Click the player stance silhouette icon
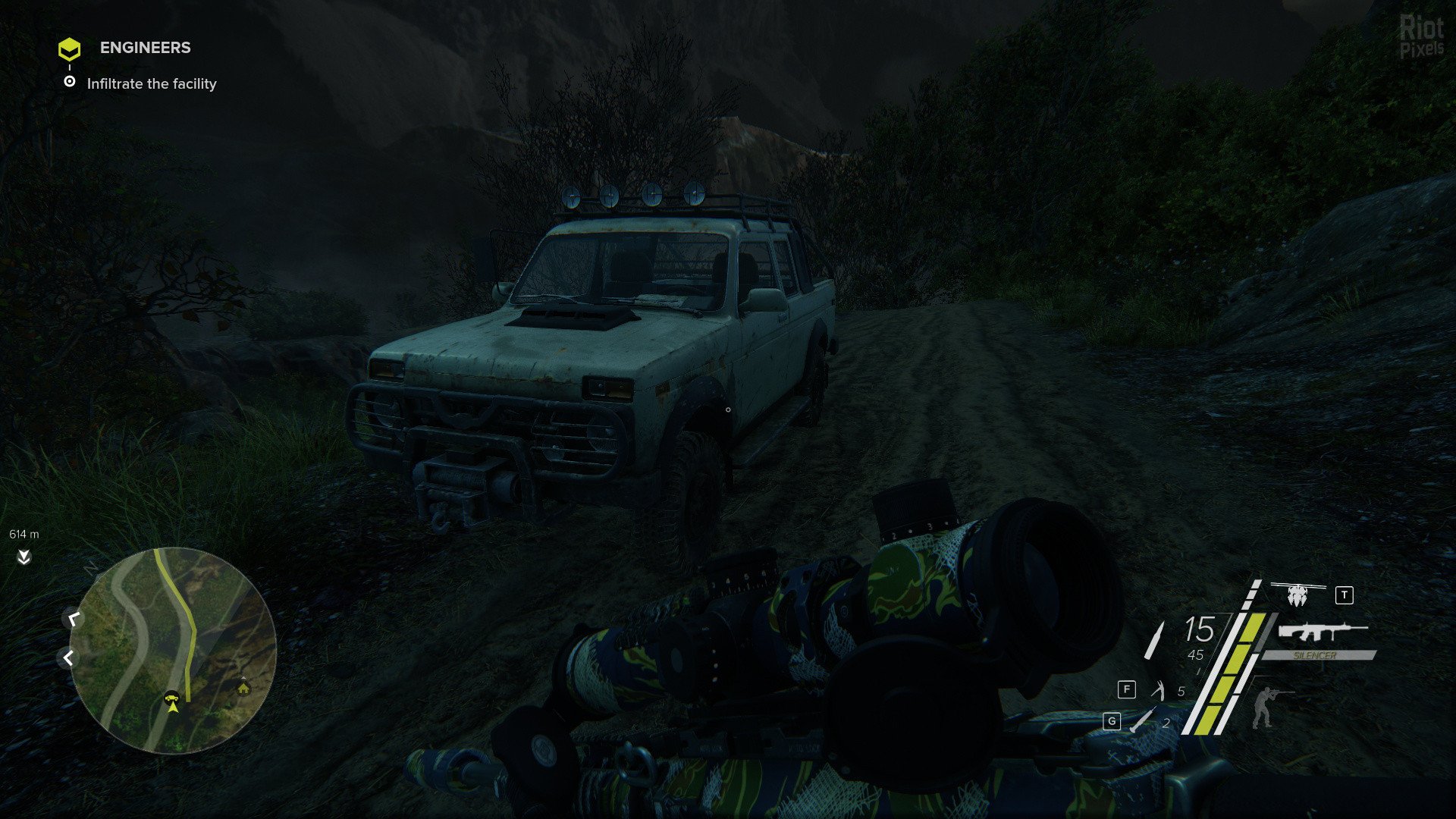The image size is (1456, 819). click(1263, 706)
